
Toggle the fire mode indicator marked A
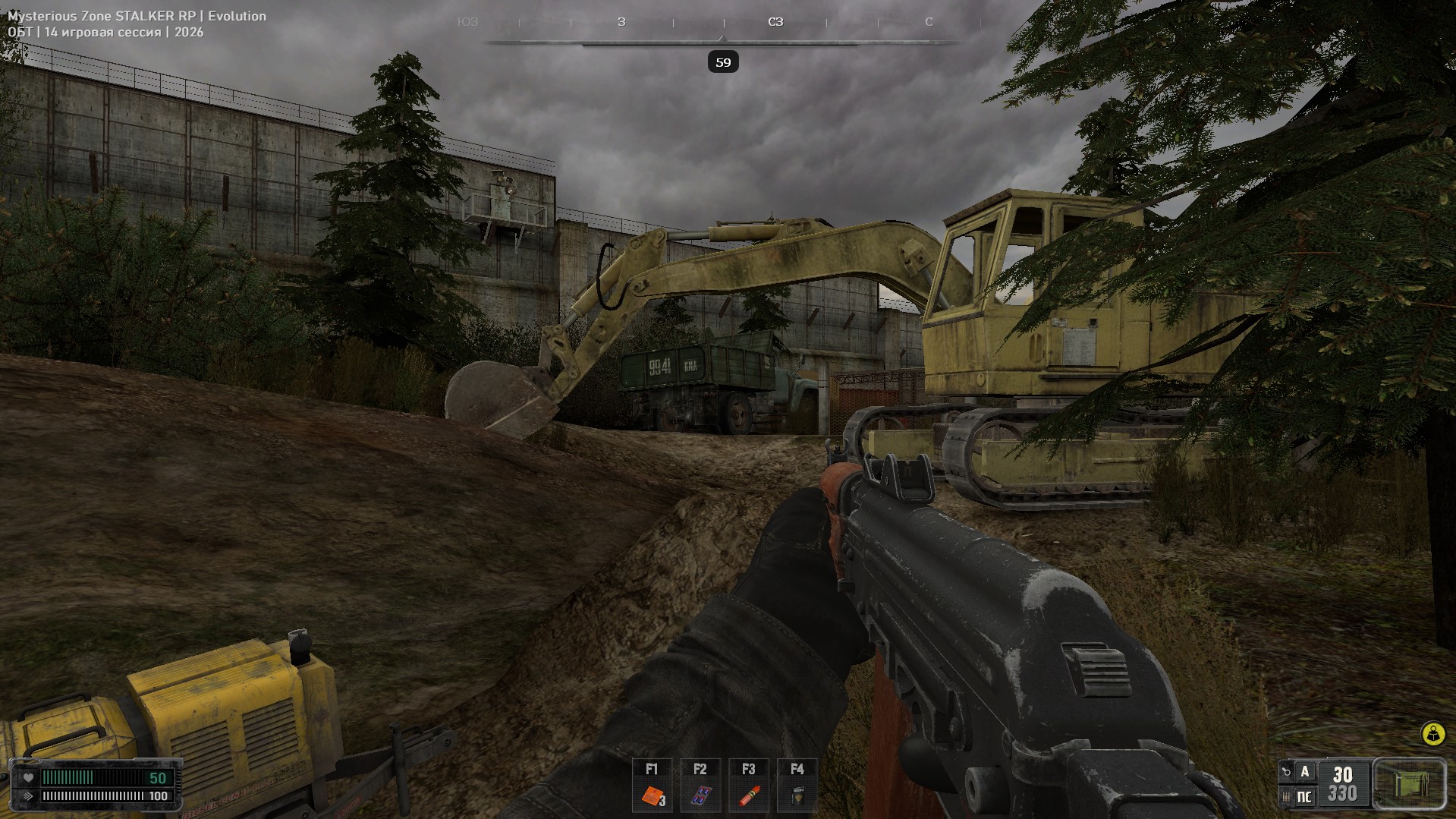(1304, 772)
